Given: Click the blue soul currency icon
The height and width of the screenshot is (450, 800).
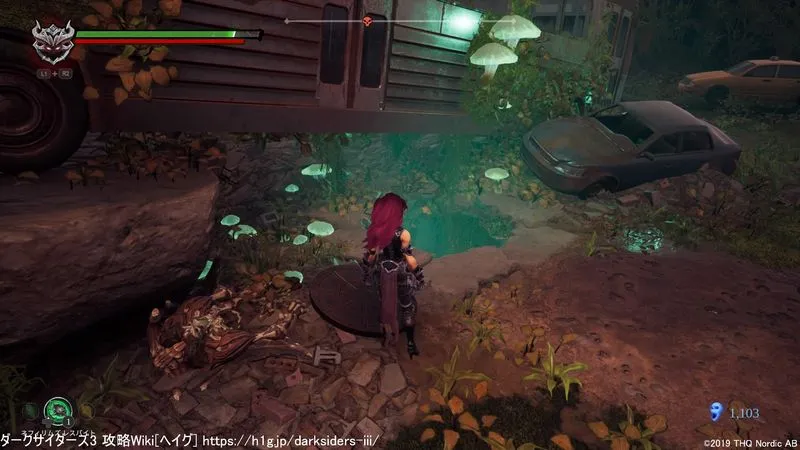Looking at the screenshot, I should (714, 410).
